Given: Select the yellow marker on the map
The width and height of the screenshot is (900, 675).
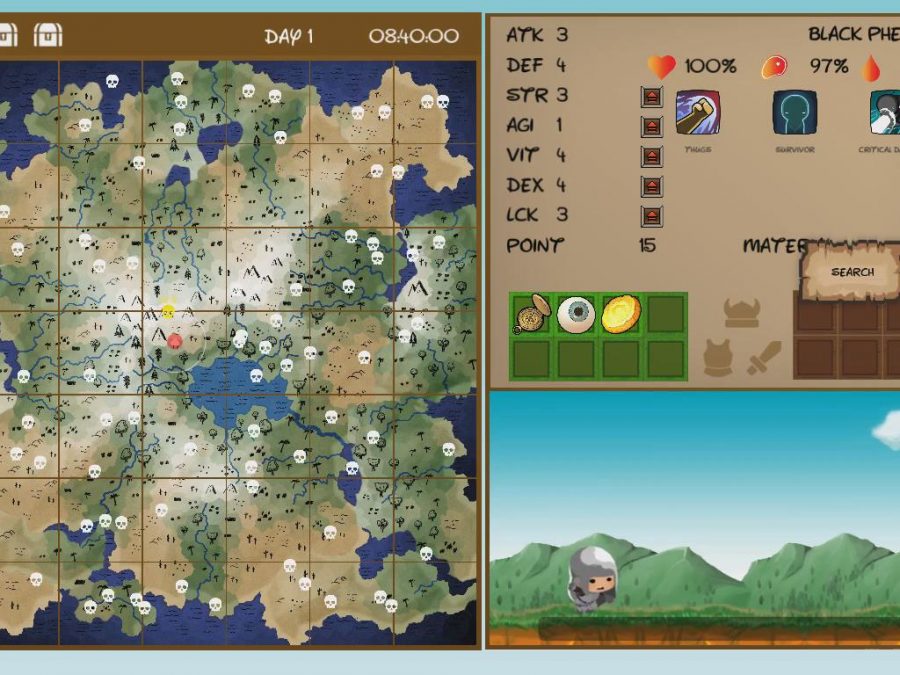Looking at the screenshot, I should pos(168,312).
